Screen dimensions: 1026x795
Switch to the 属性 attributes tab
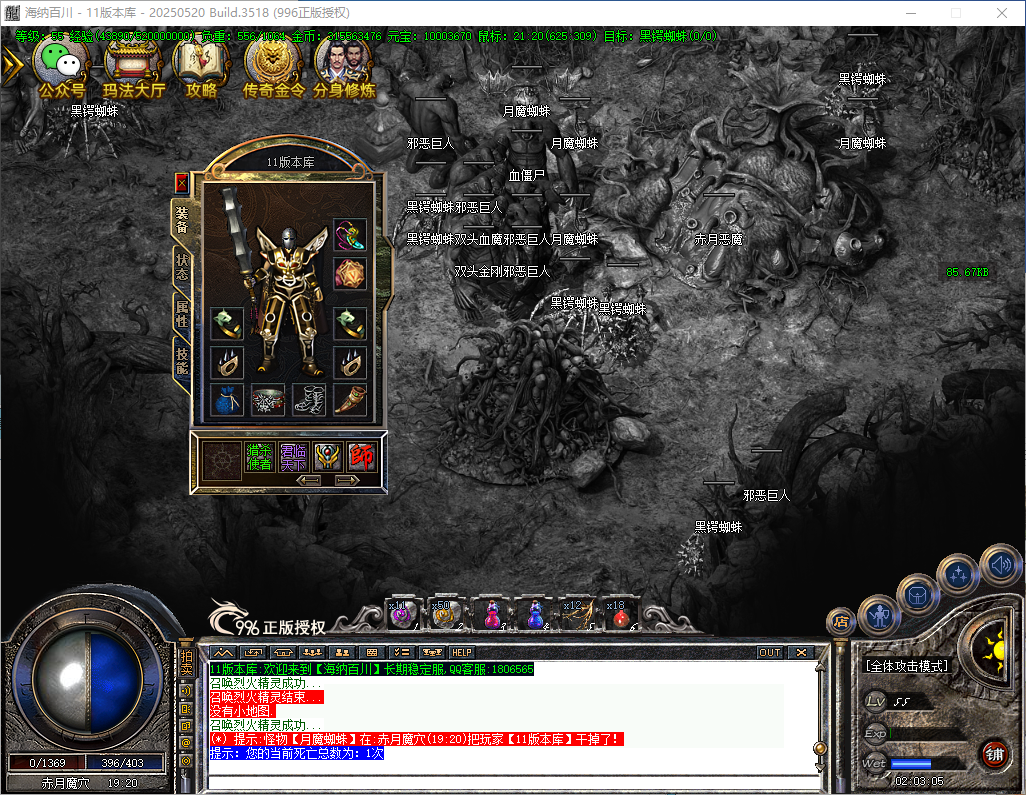click(x=181, y=313)
